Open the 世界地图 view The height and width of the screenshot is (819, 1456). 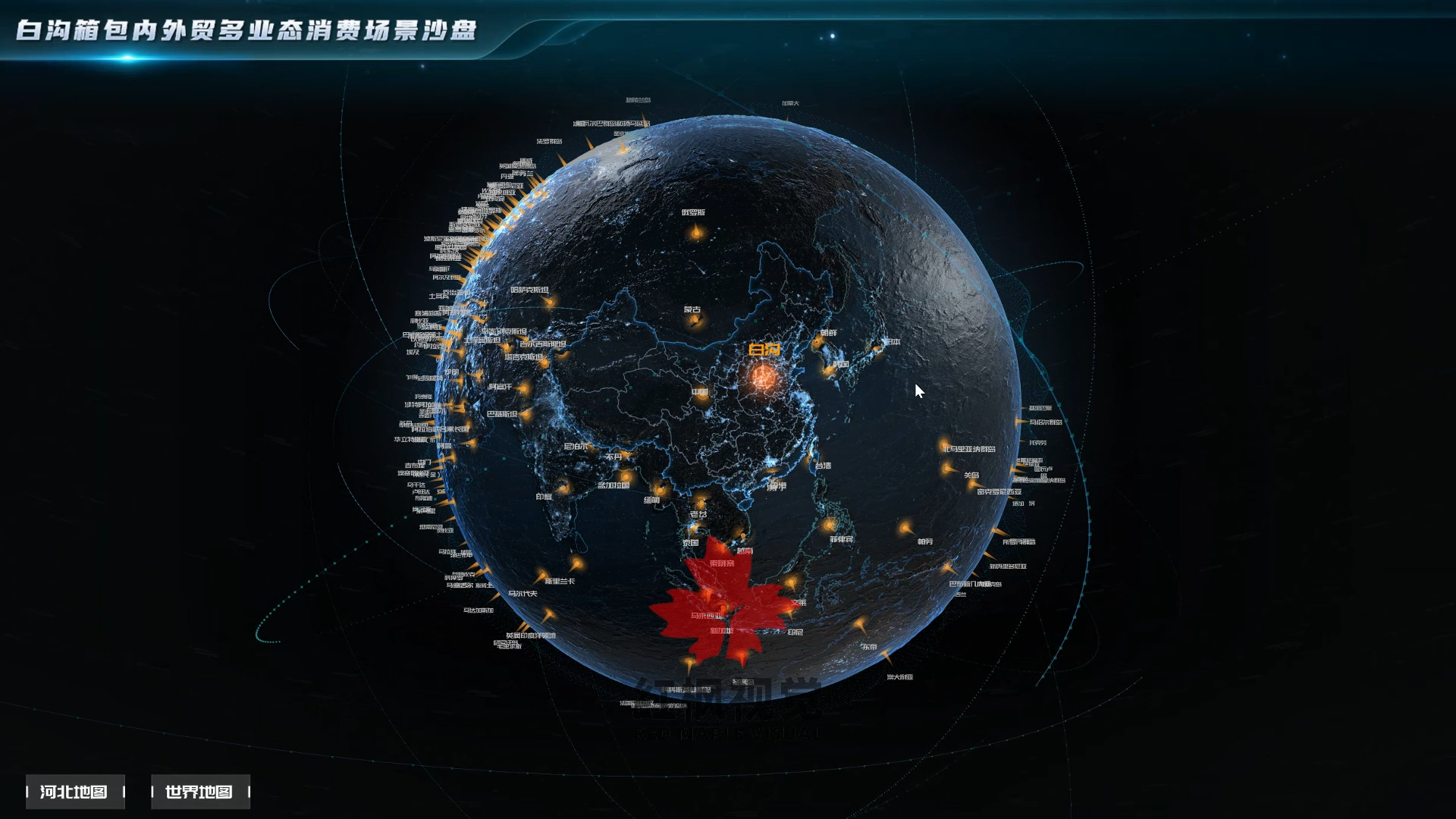pyautogui.click(x=199, y=792)
